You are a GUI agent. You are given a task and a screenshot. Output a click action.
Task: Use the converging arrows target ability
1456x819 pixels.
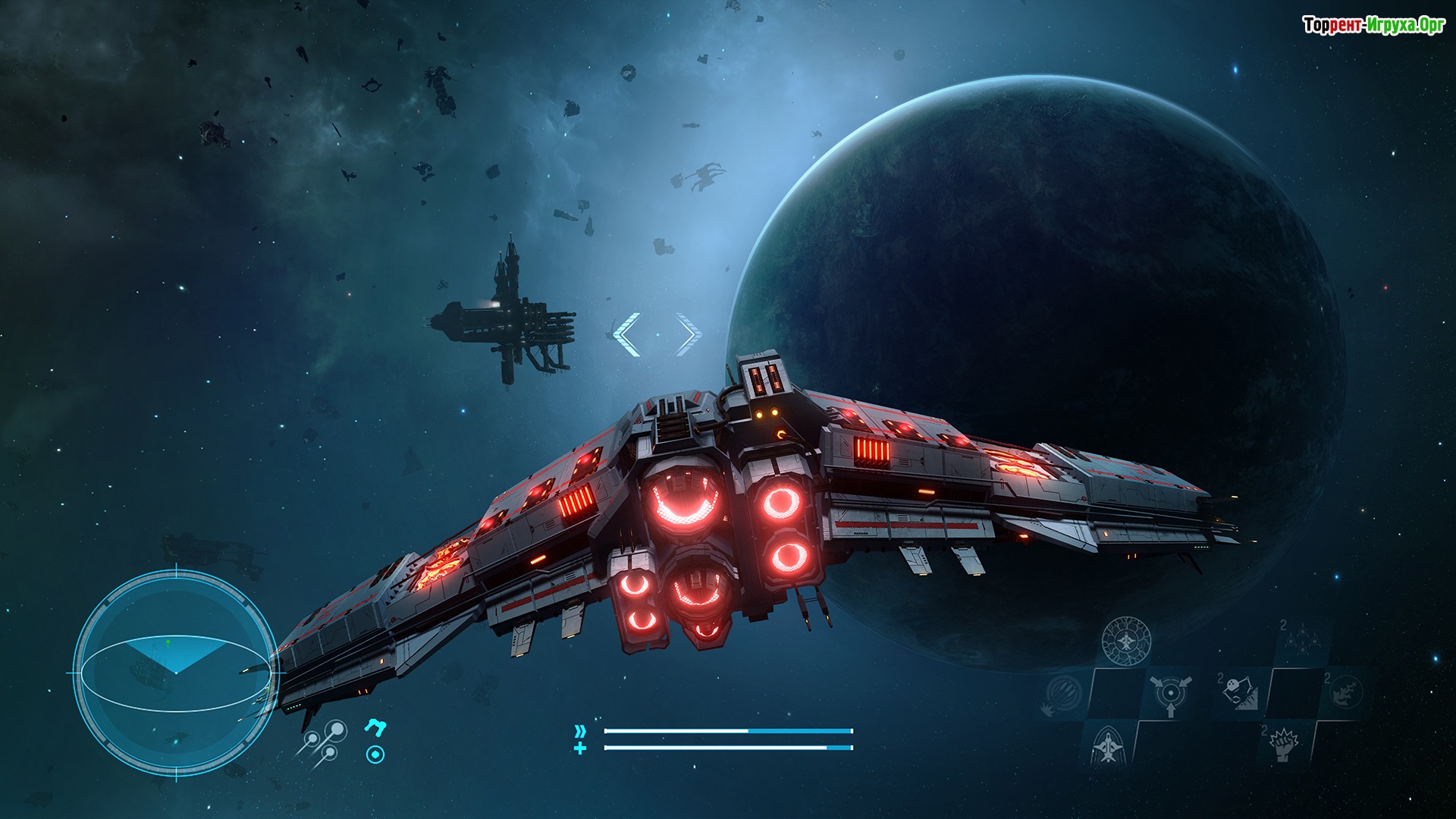1171,694
